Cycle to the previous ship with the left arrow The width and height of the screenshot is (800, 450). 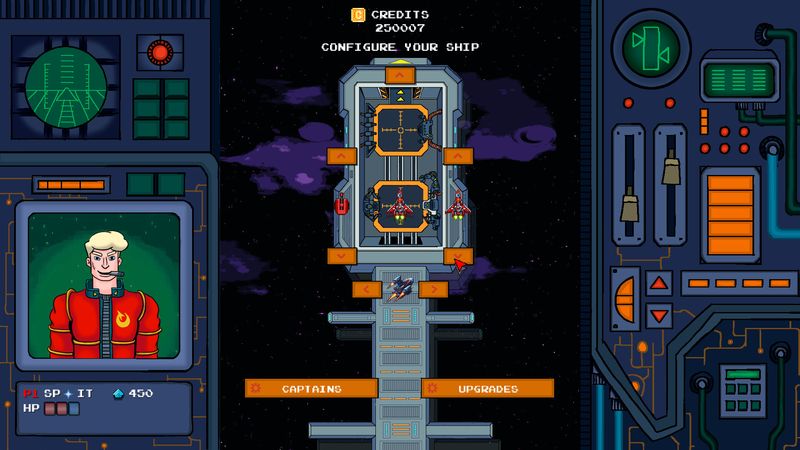tap(367, 289)
